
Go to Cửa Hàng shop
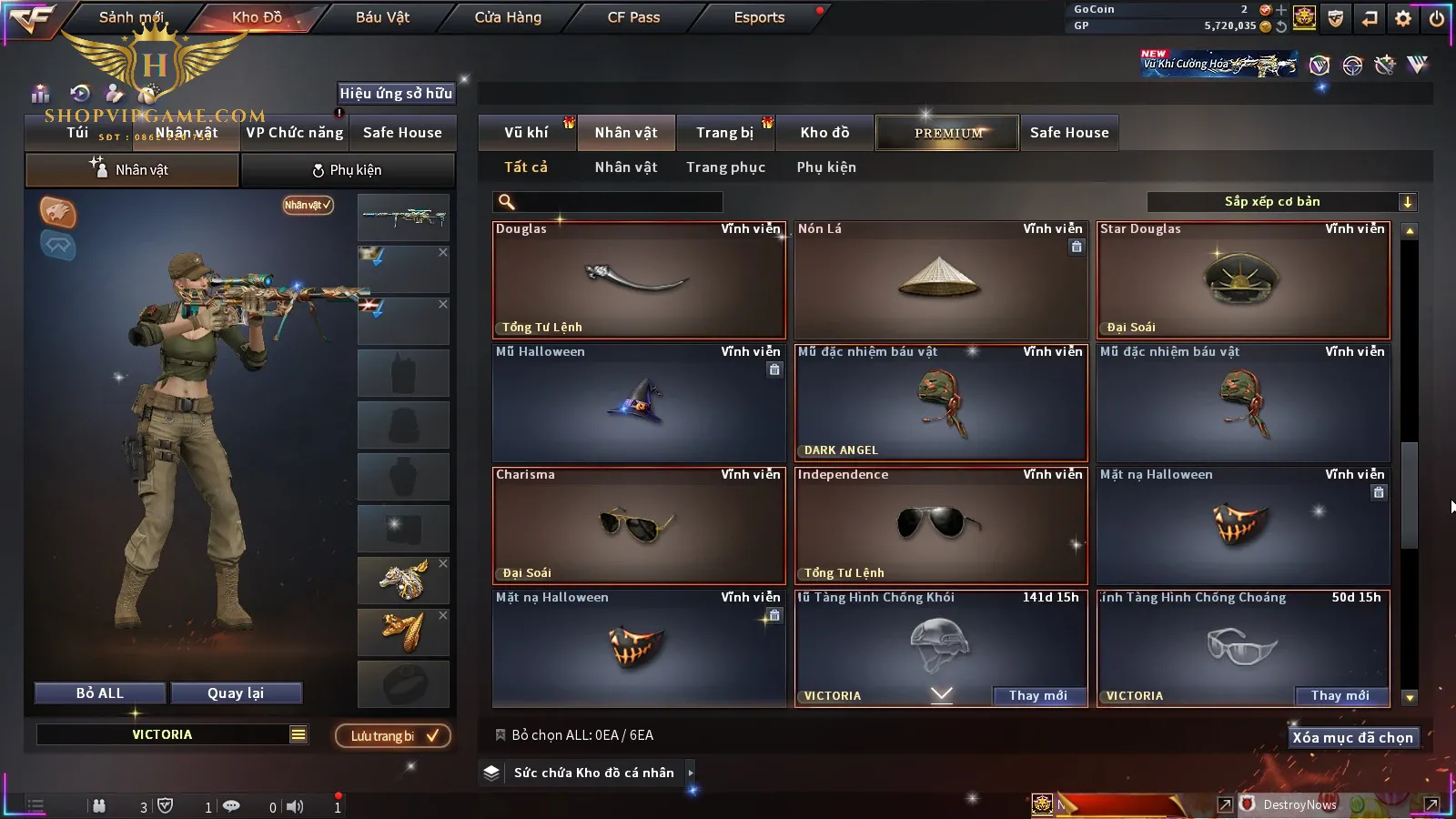tap(508, 17)
